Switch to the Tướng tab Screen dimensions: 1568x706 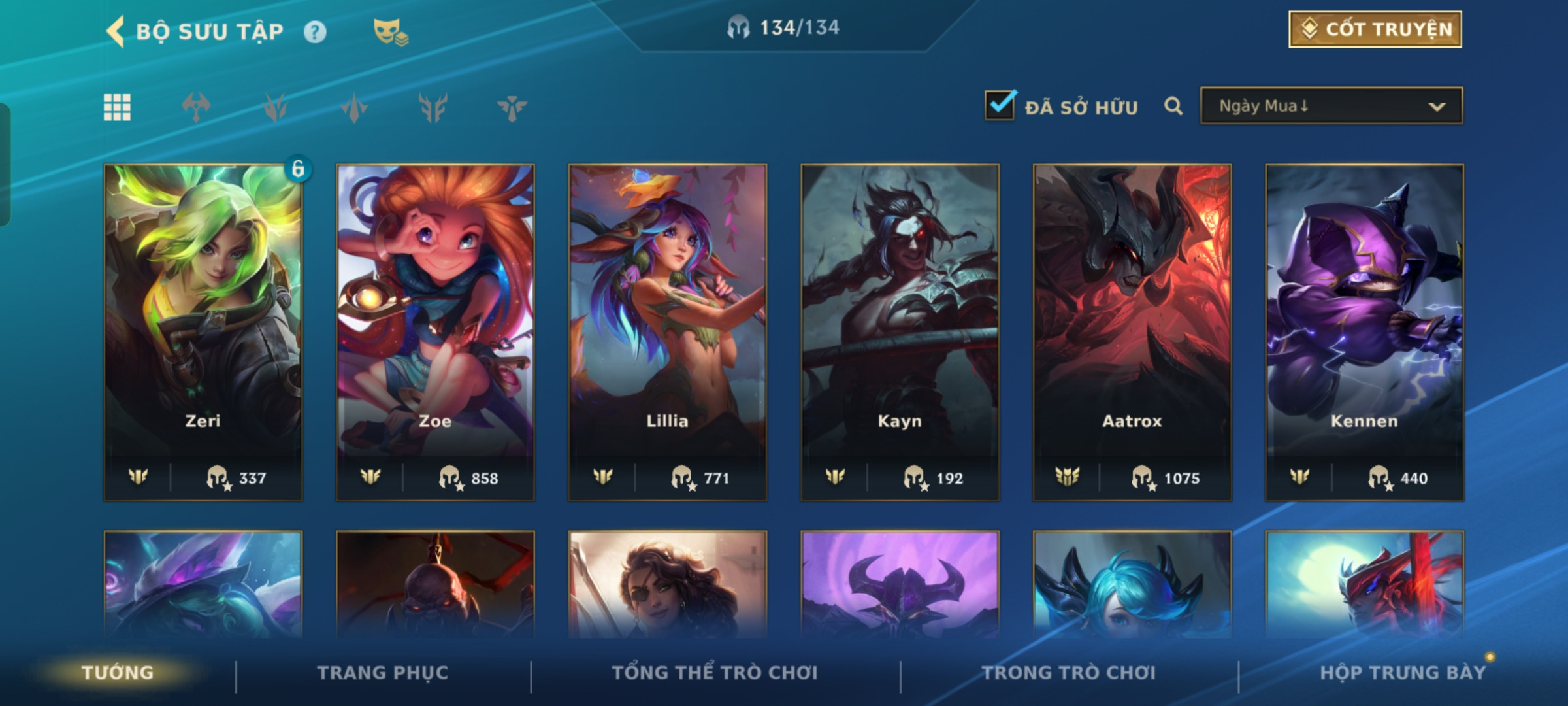118,672
